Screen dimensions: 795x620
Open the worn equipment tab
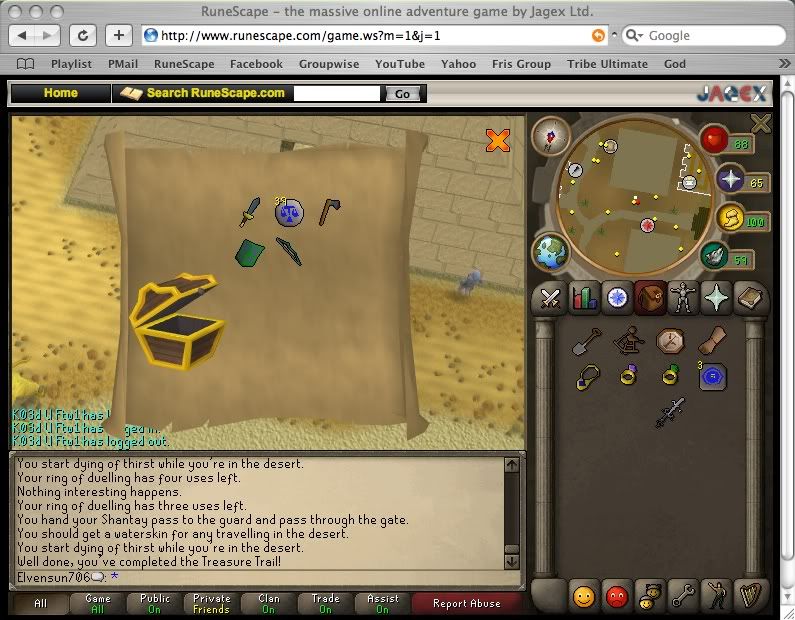pos(683,298)
